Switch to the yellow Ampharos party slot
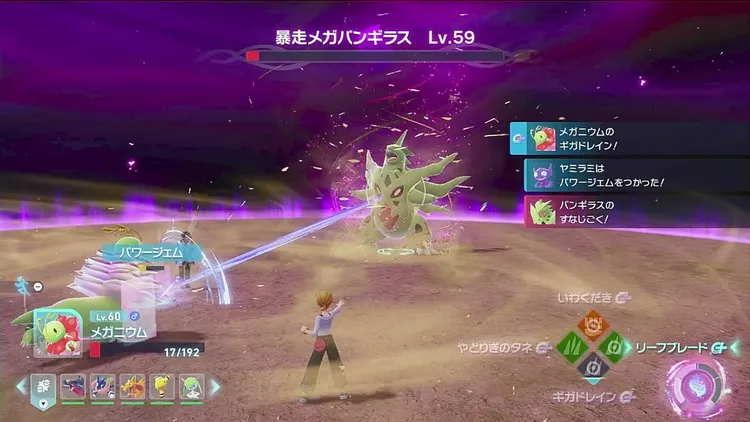750x422 pixels. pos(160,387)
